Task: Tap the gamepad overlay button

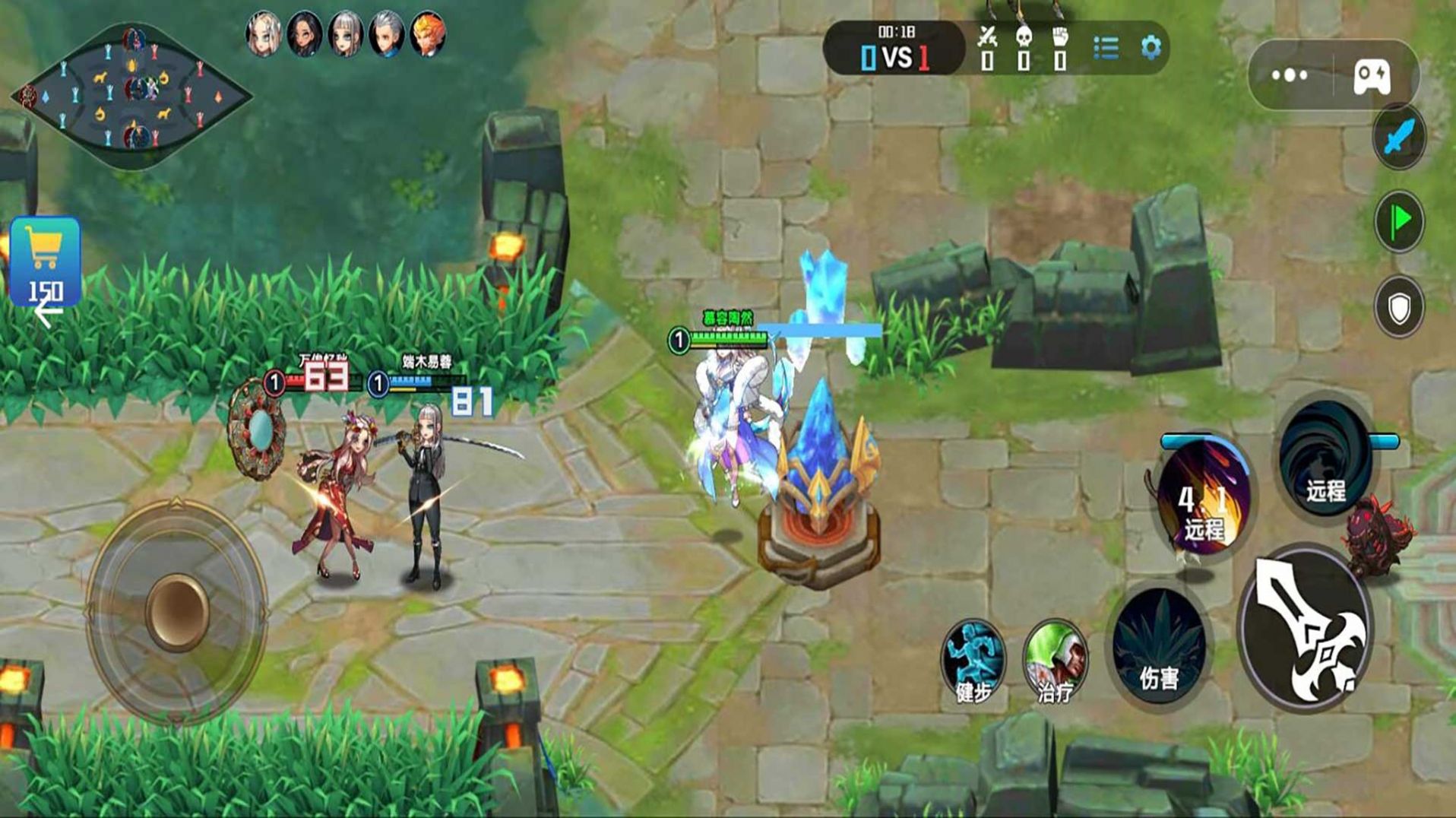Action: [x=1372, y=76]
